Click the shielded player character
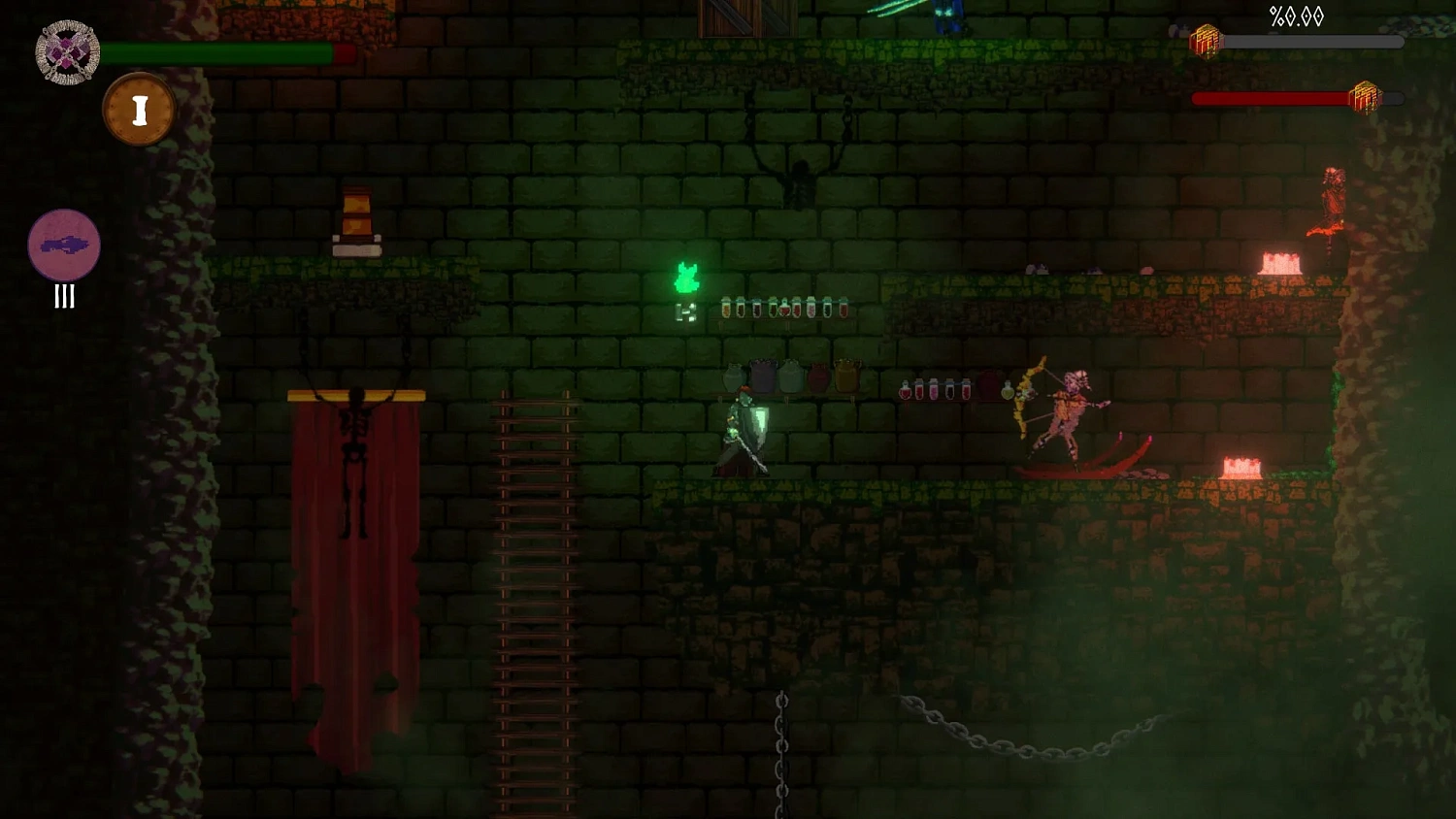This screenshot has width=1456, height=819. click(744, 432)
